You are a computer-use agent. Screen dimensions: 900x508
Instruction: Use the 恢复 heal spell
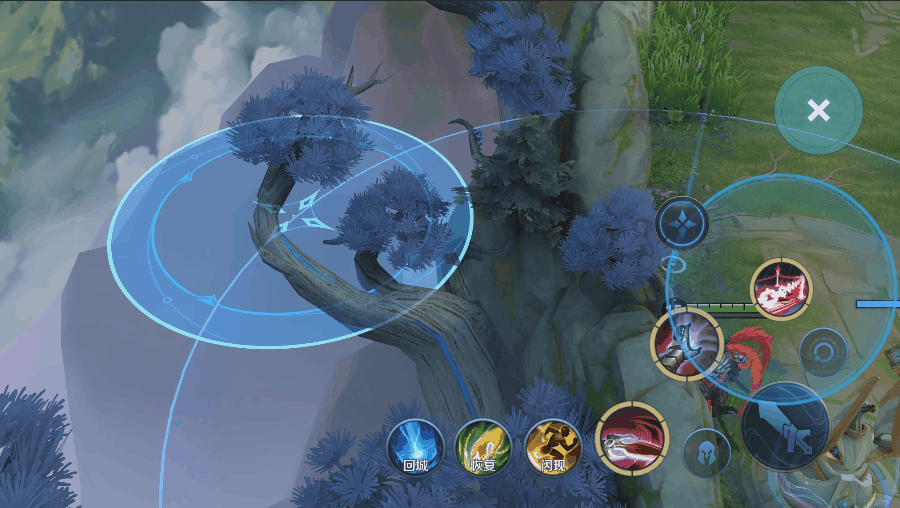[x=484, y=446]
